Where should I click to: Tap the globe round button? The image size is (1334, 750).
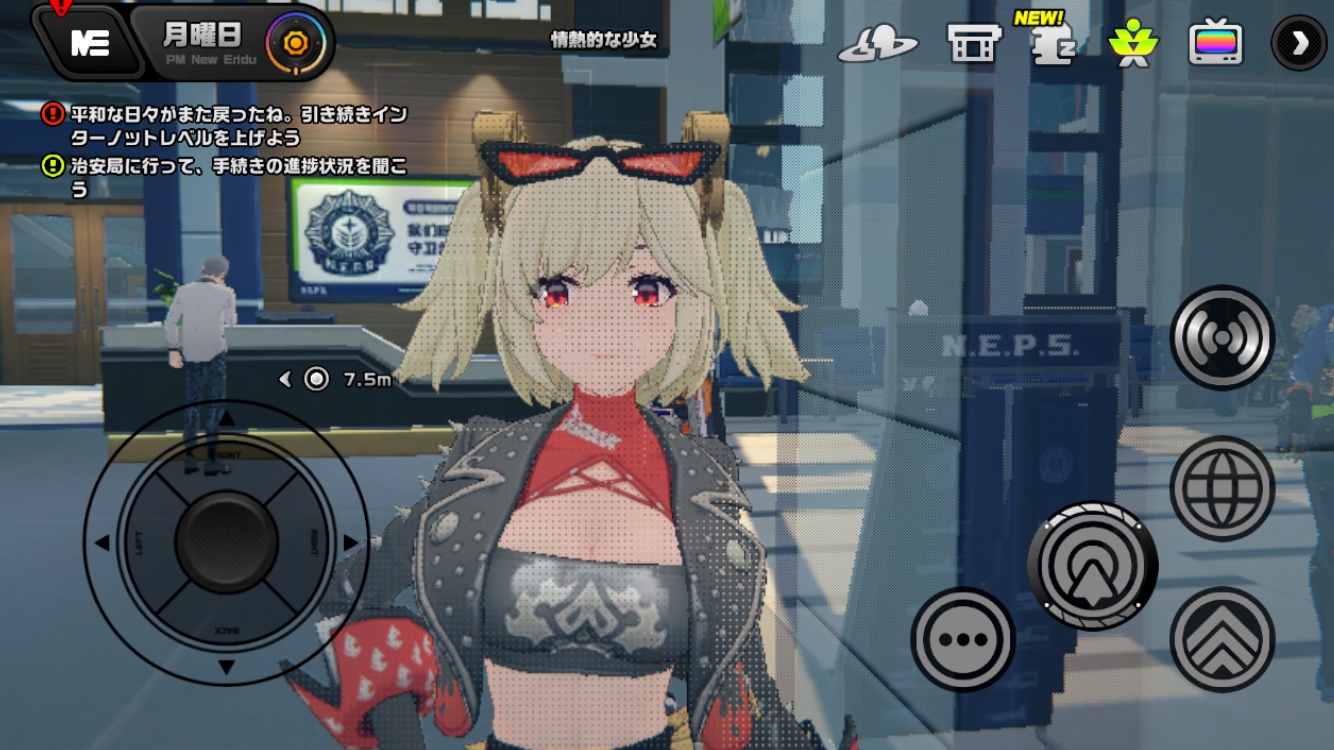point(1221,488)
